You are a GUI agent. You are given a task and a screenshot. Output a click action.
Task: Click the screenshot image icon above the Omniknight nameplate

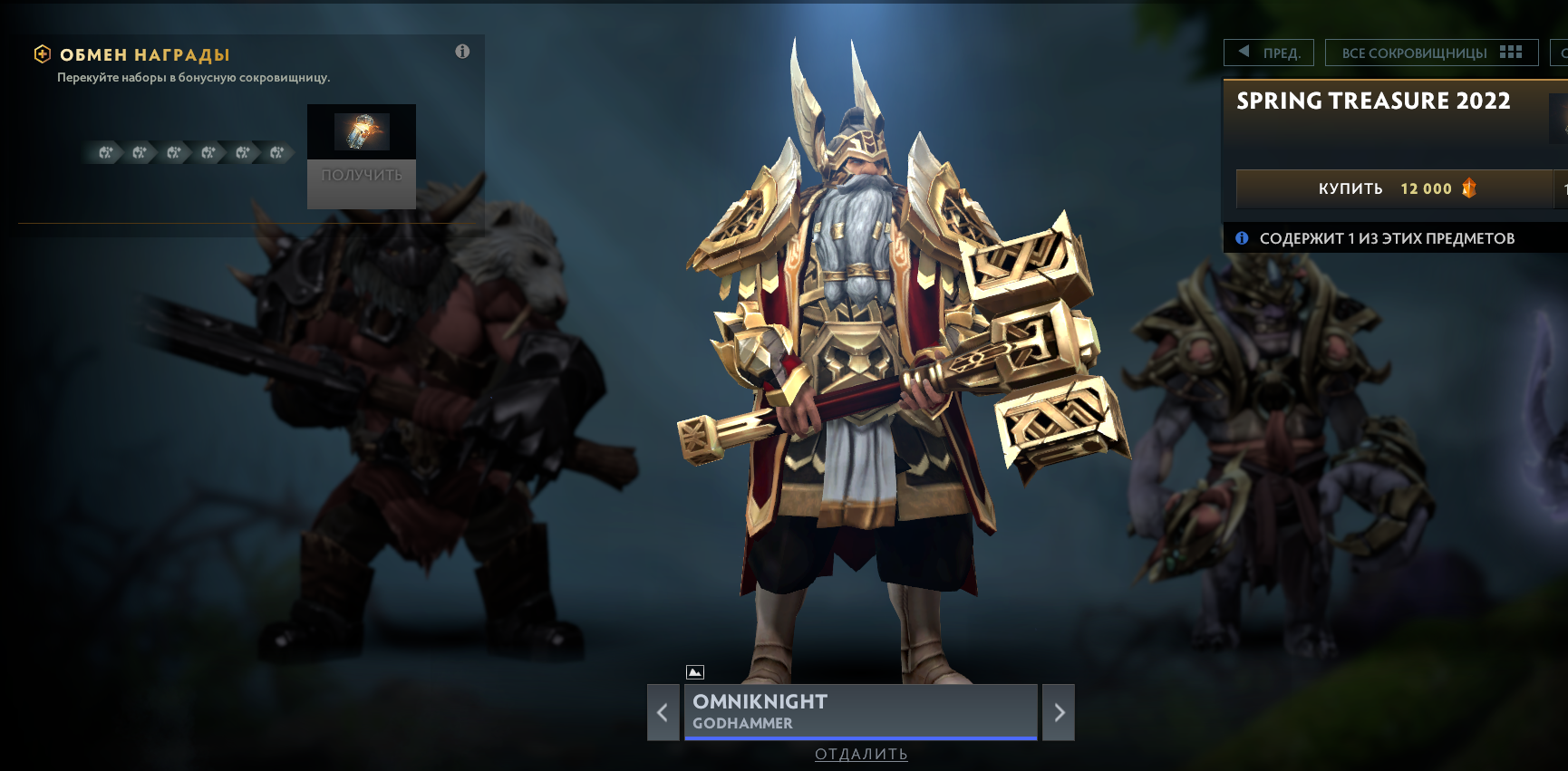pyautogui.click(x=696, y=672)
